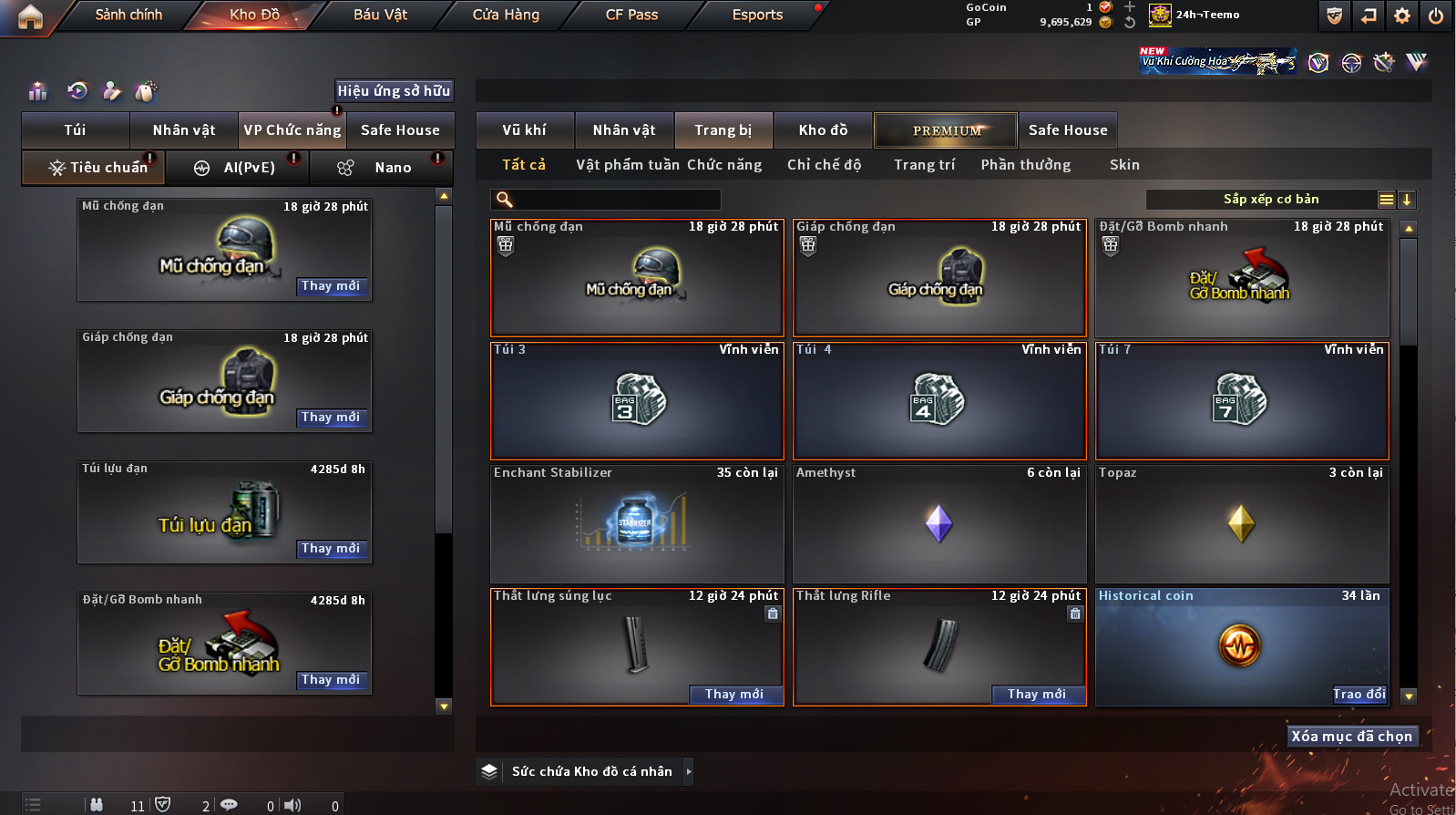Filter items by Trang trí category

[924, 165]
